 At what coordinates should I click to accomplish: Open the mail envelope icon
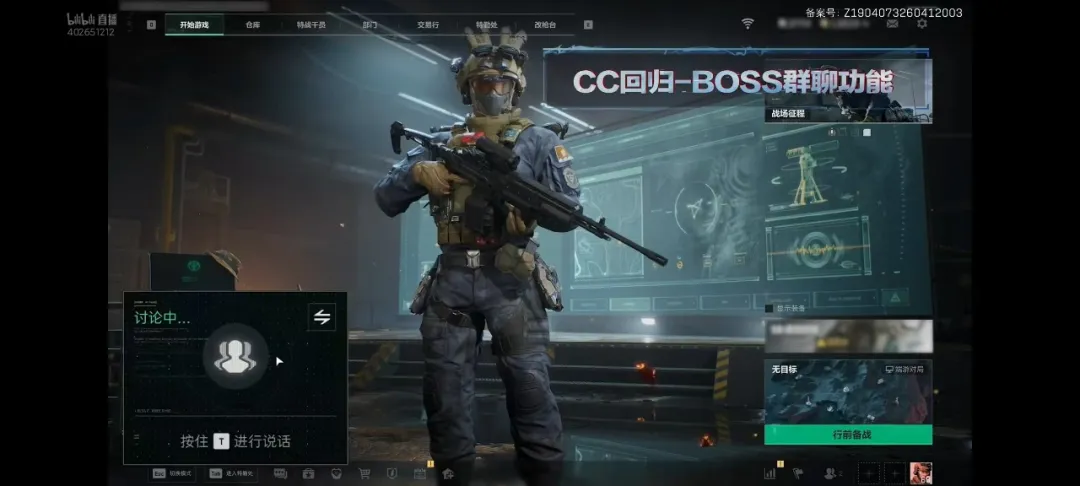click(x=892, y=23)
